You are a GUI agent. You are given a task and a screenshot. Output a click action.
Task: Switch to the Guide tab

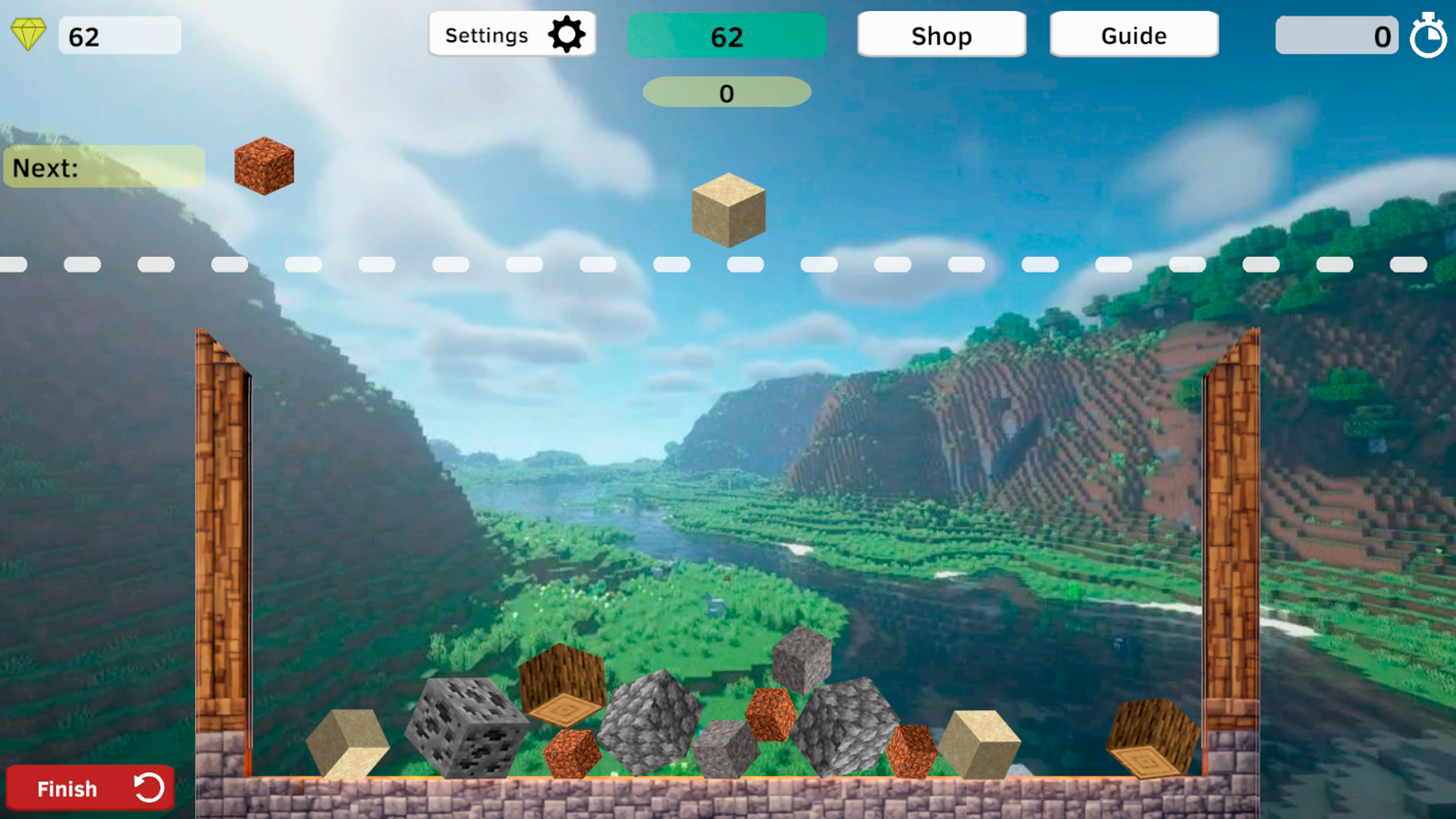(1133, 34)
